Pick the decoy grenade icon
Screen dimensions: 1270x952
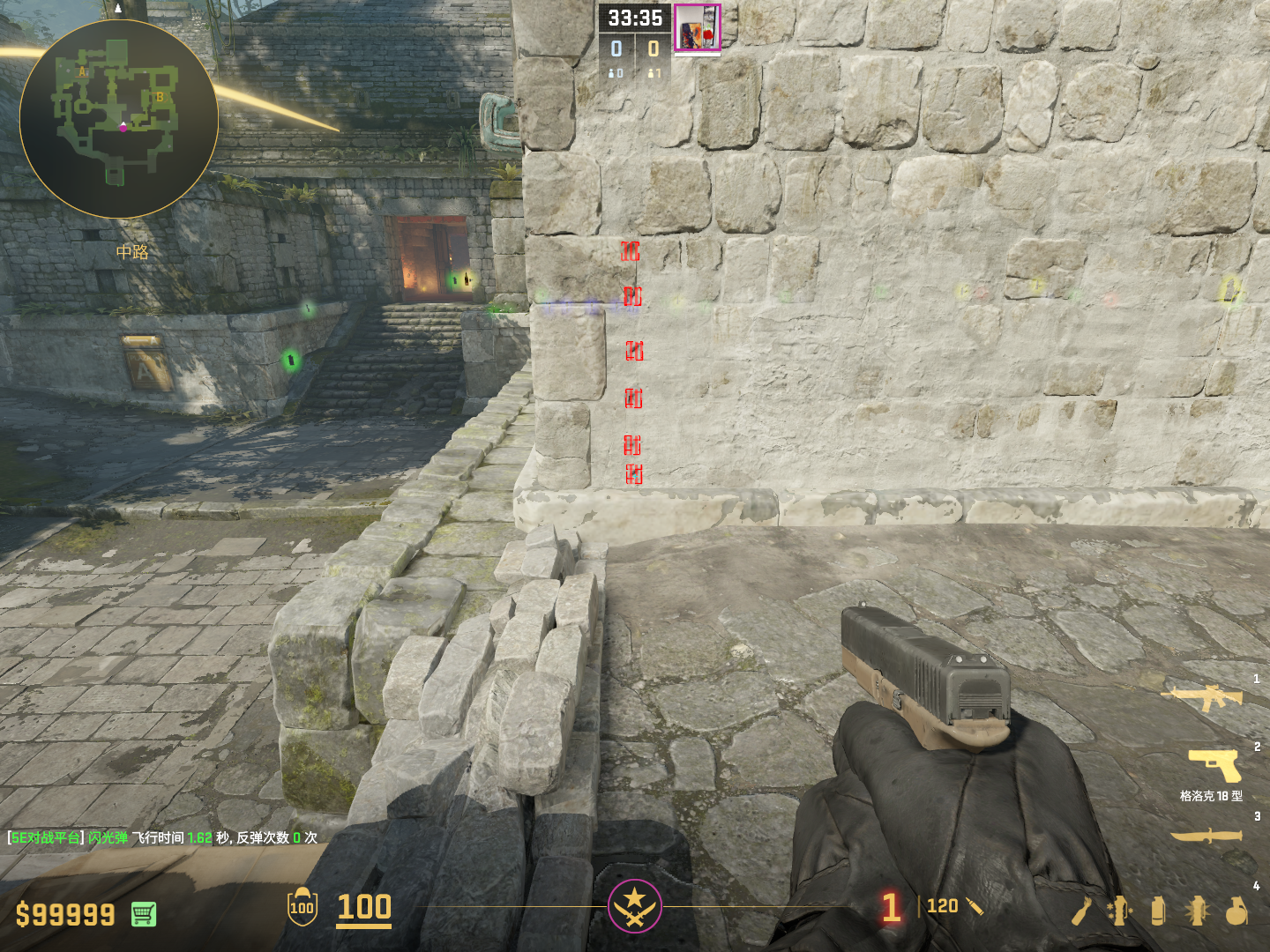click(1119, 911)
